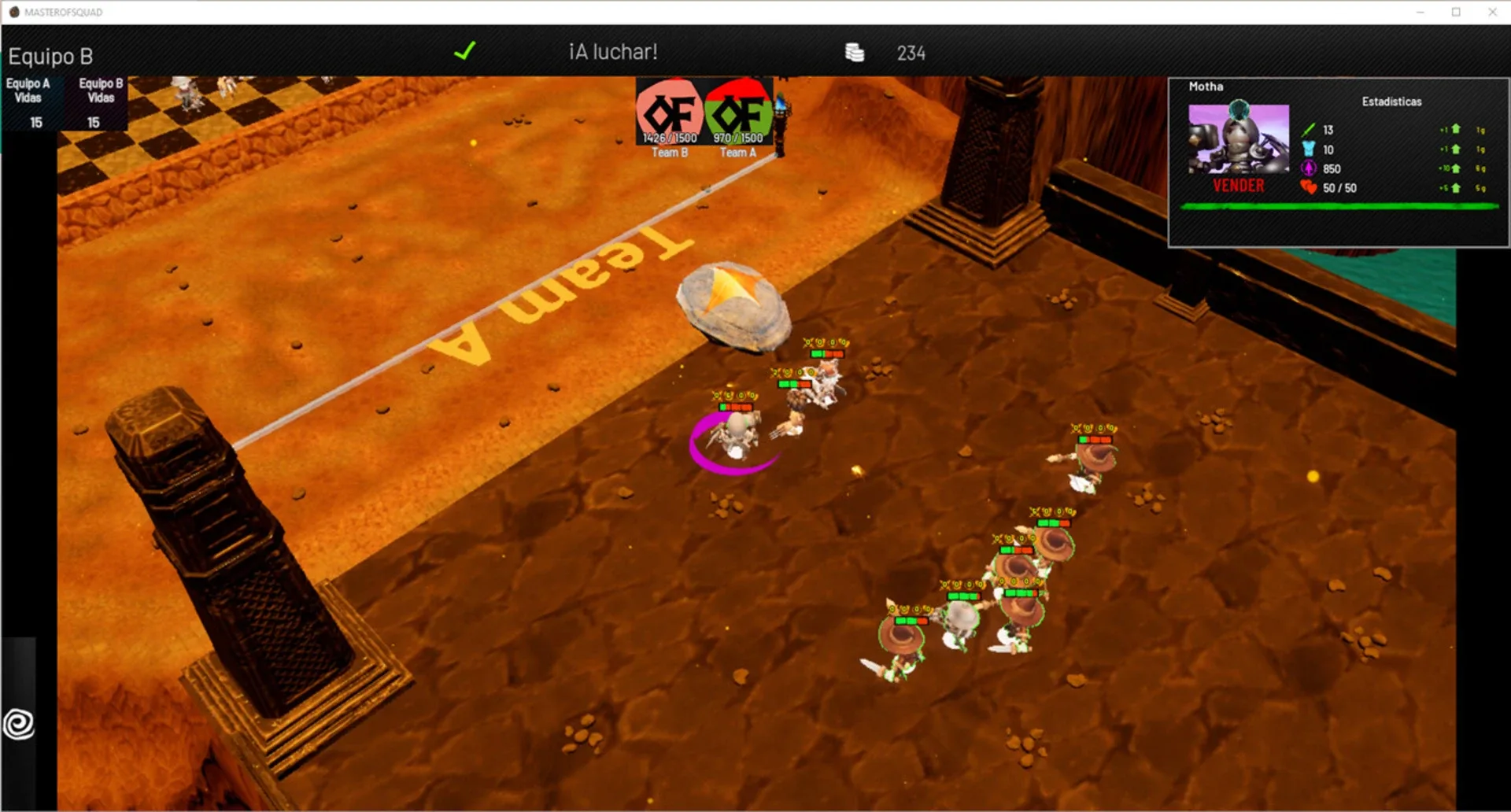The image size is (1511, 812).
Task: Click the purple attack speed icon
Action: pos(1308,169)
